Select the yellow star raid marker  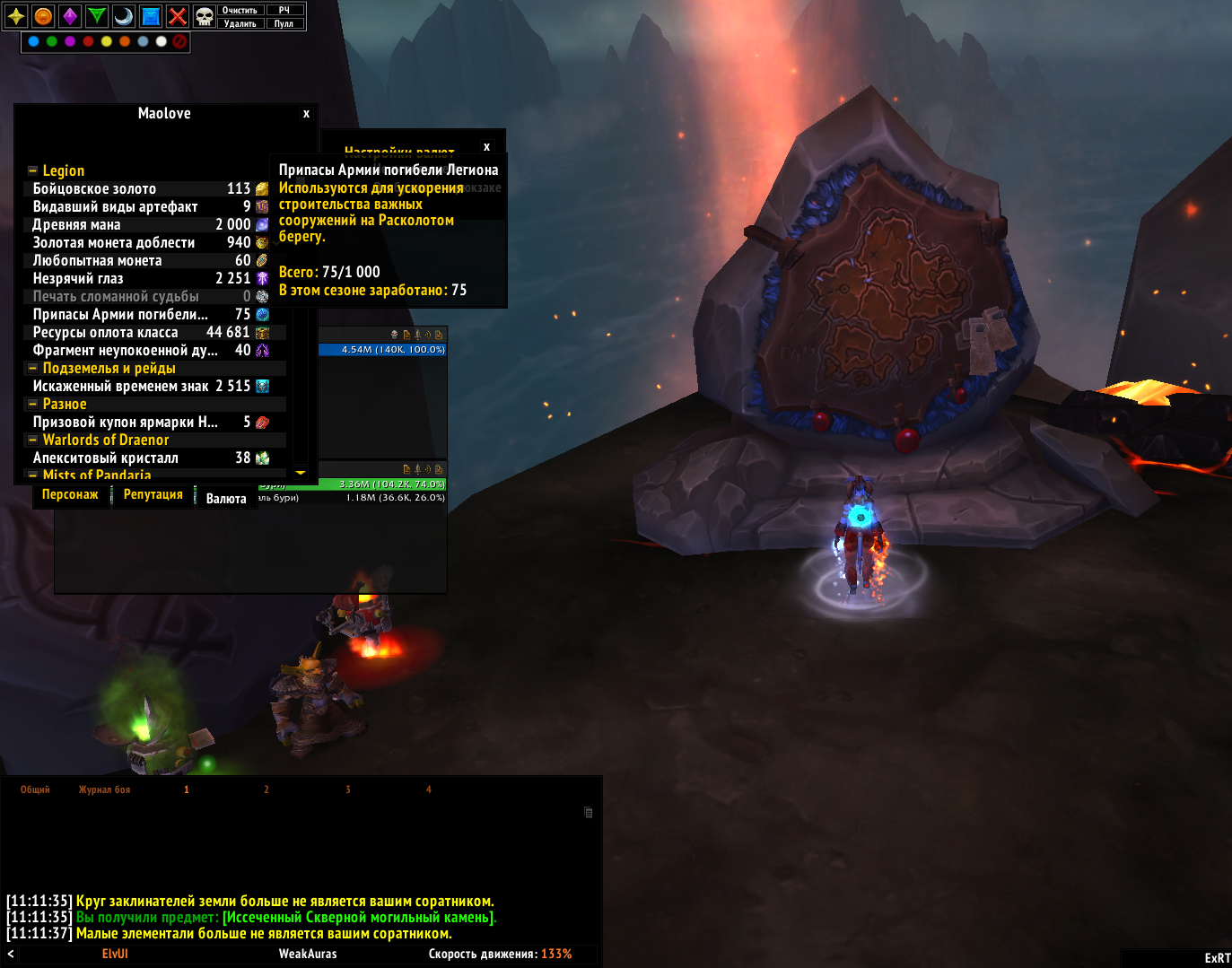pyautogui.click(x=16, y=16)
